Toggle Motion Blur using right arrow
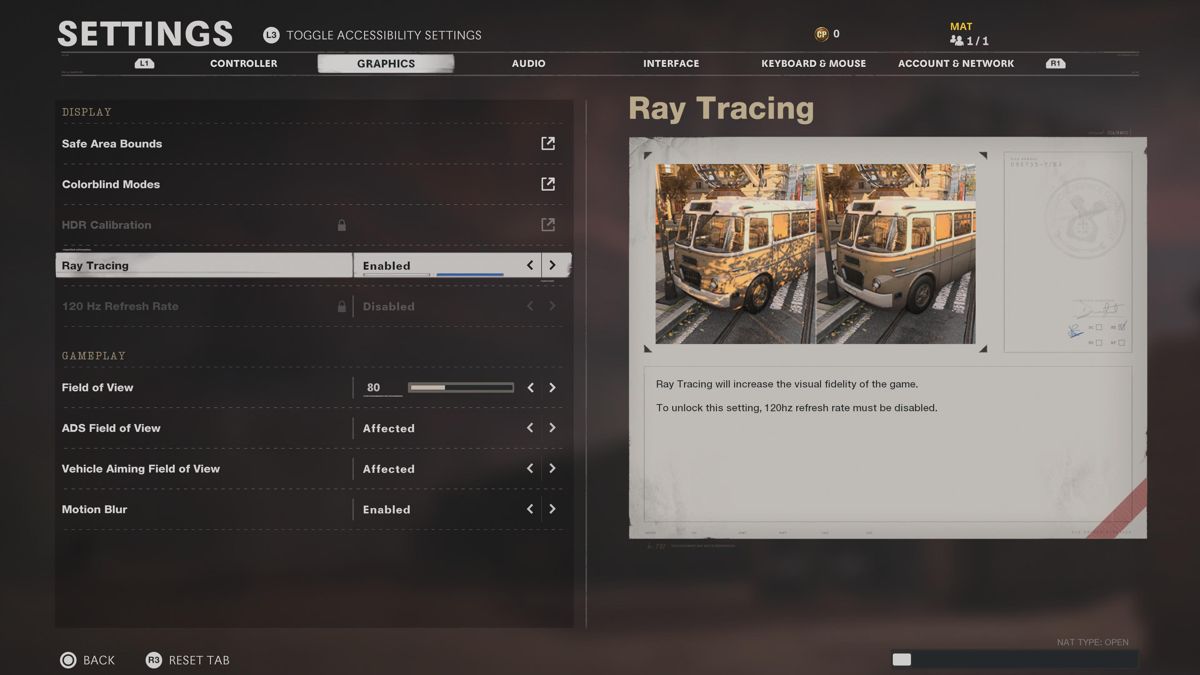The width and height of the screenshot is (1200, 675). point(552,509)
